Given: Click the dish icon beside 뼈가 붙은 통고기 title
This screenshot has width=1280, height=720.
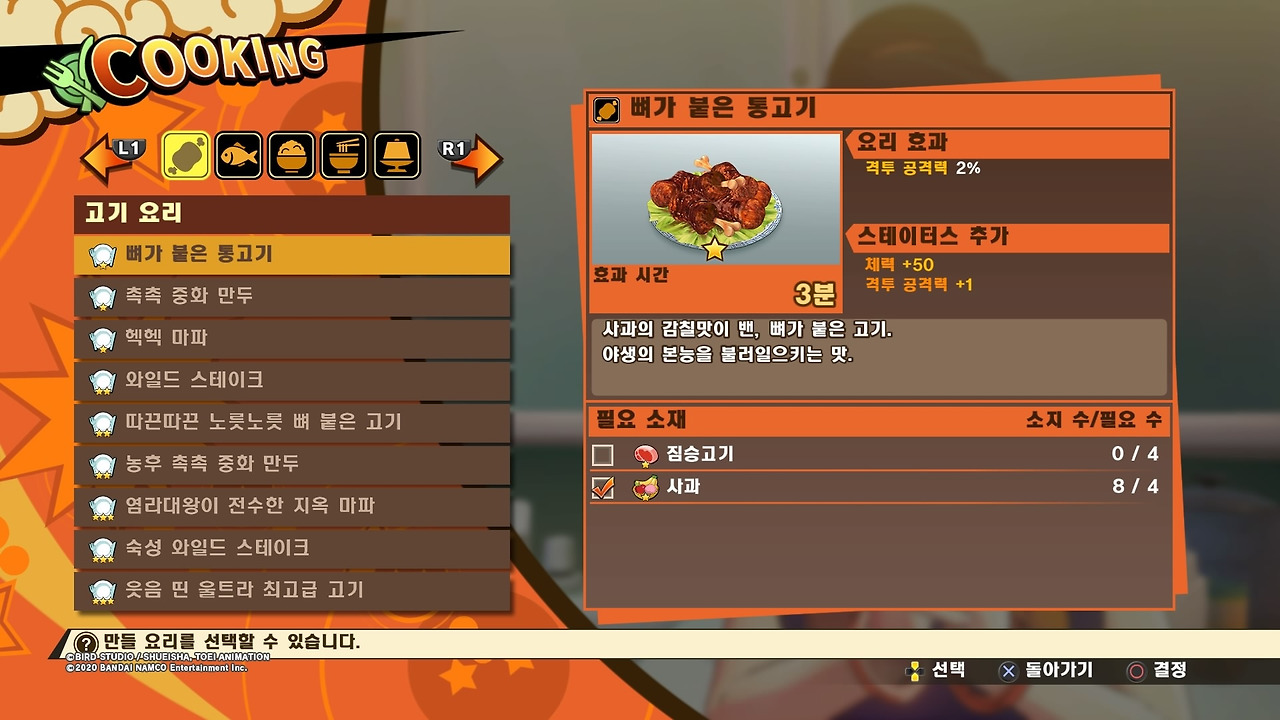Looking at the screenshot, I should pyautogui.click(x=604, y=111).
